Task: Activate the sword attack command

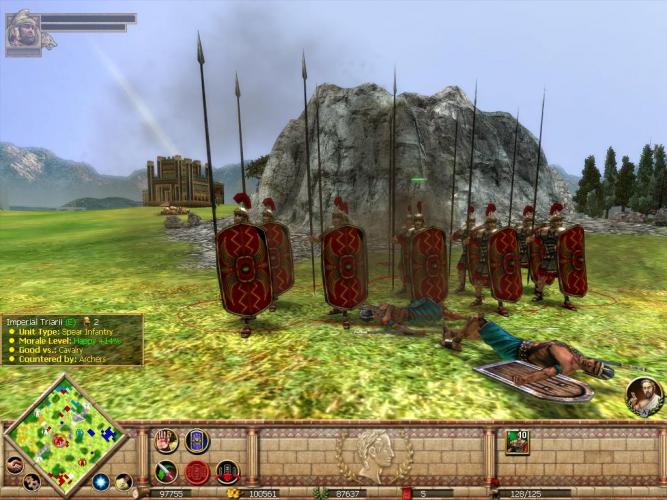Action: pos(166,472)
